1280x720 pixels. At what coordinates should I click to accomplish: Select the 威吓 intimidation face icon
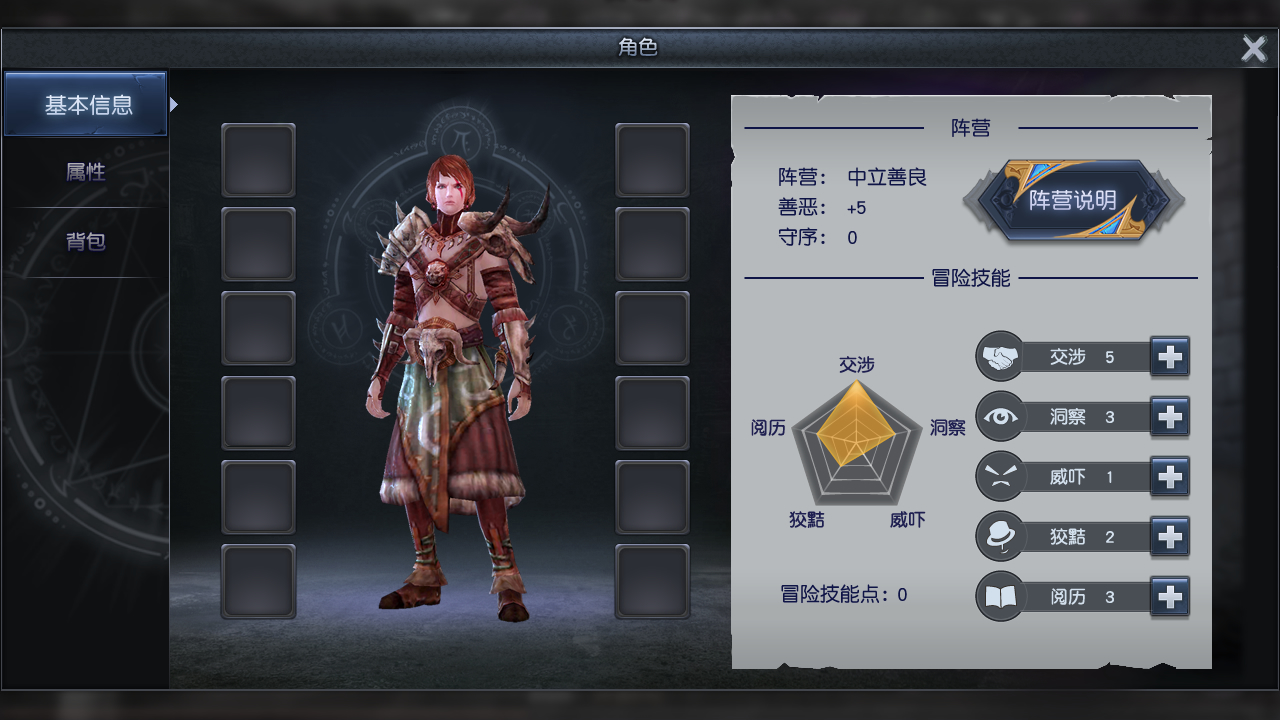point(999,477)
